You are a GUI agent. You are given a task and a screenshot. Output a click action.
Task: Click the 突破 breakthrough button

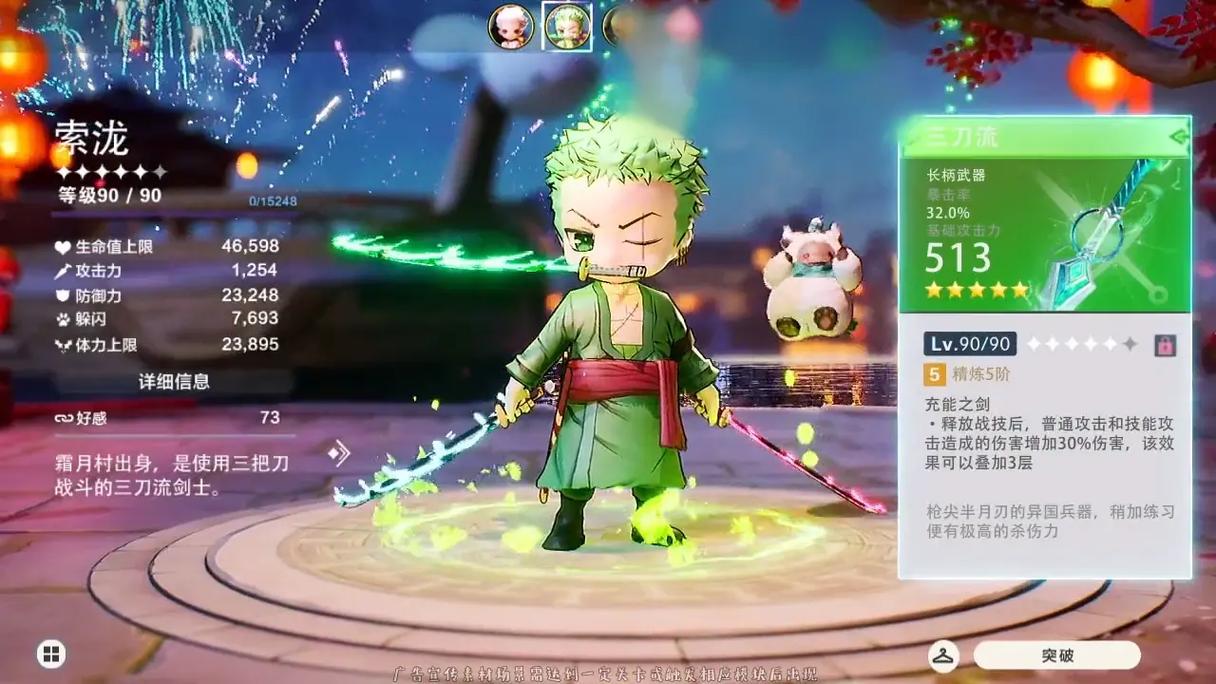tap(1057, 656)
